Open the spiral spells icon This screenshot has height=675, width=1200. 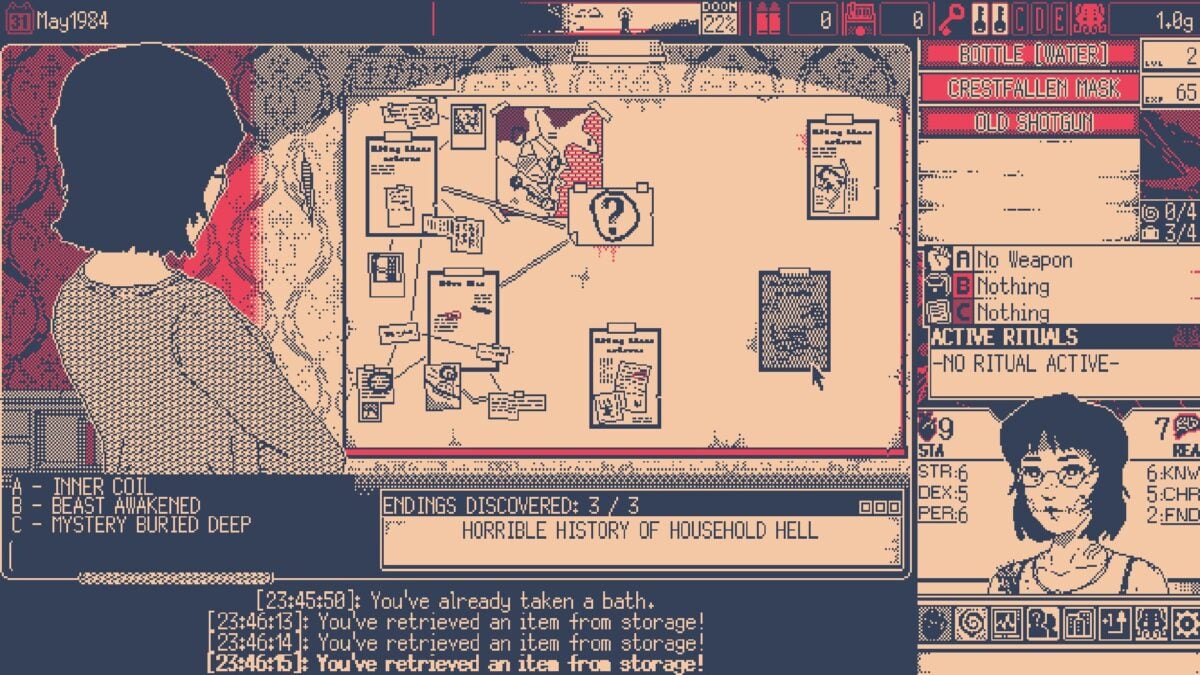970,625
